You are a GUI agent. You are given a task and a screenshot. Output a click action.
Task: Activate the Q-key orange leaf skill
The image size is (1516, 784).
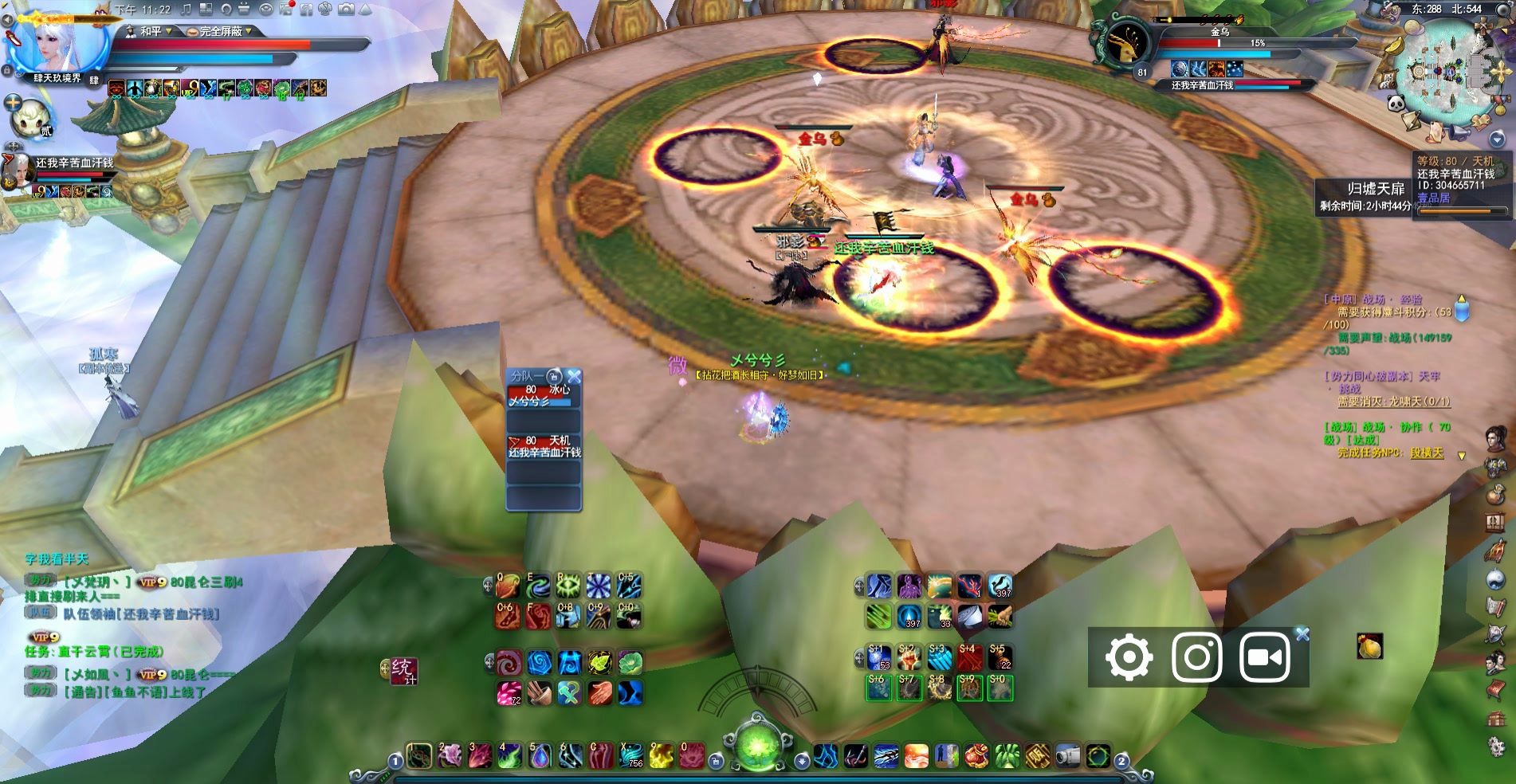(508, 586)
